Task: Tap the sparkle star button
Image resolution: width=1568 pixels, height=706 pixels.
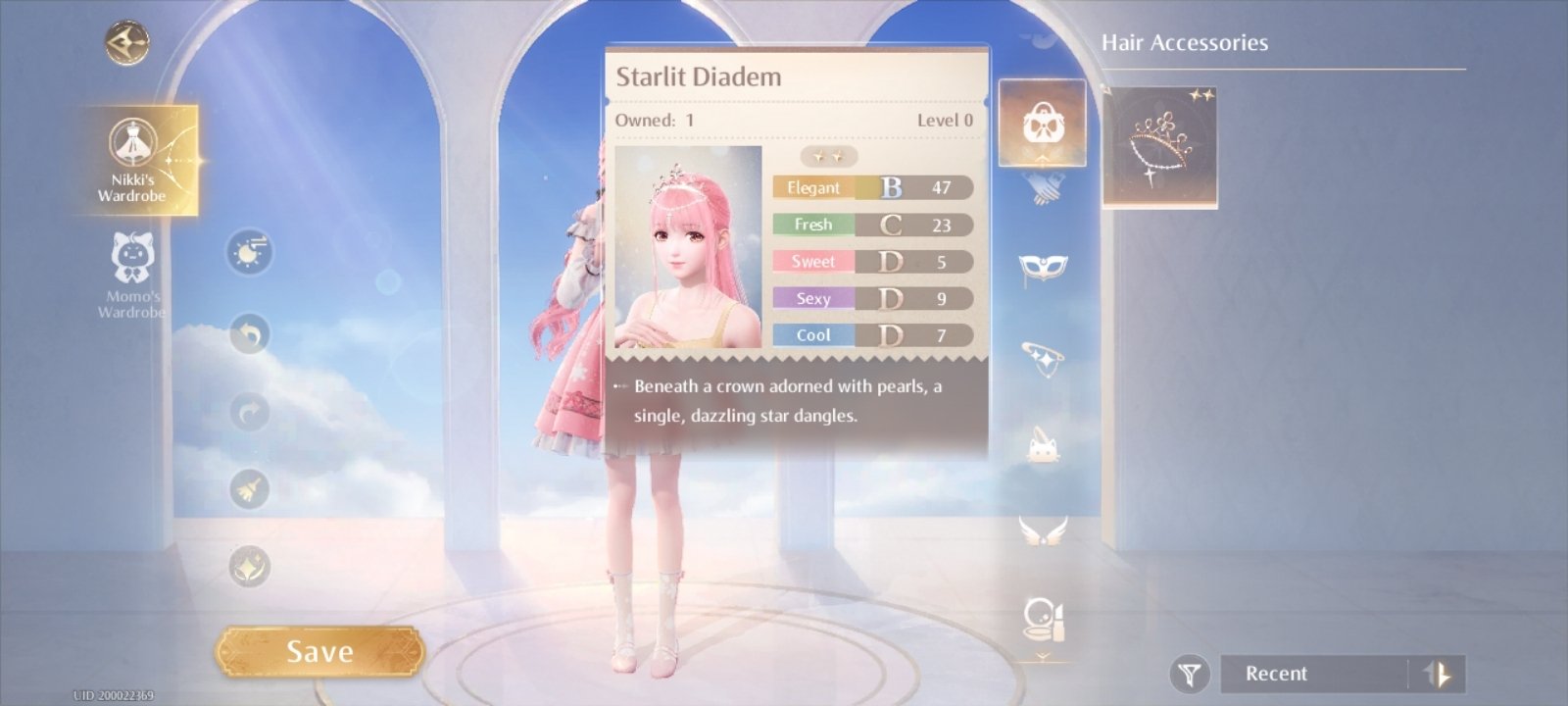Action: 250,566
